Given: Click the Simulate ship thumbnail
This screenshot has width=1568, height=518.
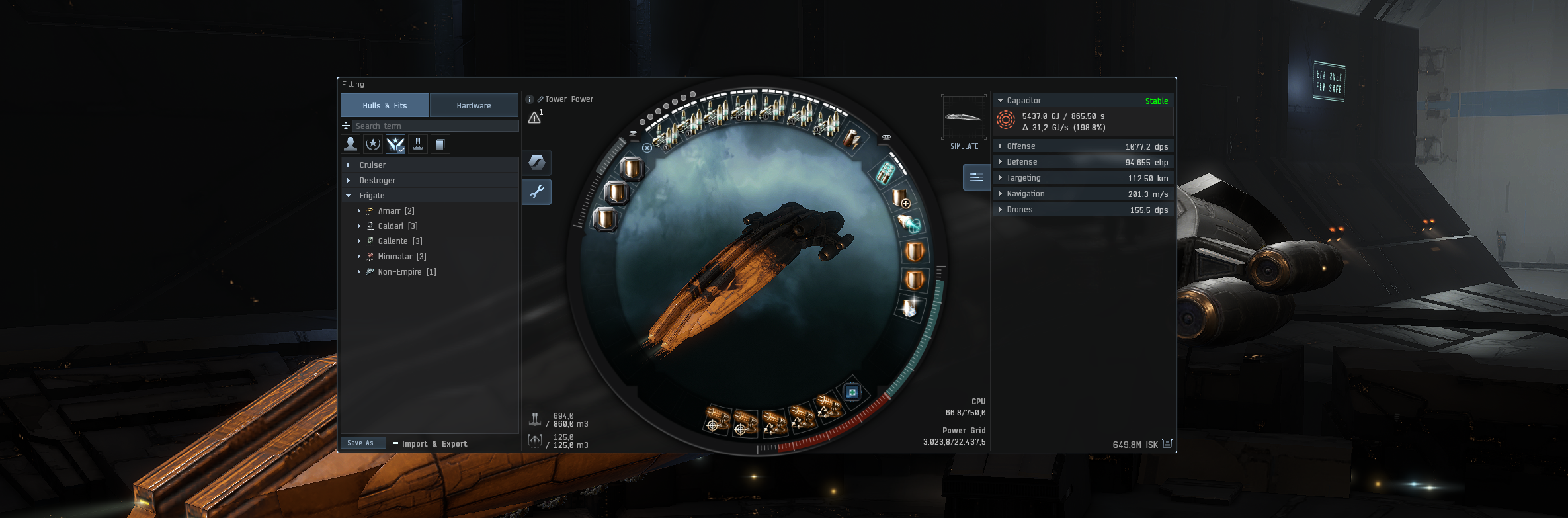Looking at the screenshot, I should (964, 118).
